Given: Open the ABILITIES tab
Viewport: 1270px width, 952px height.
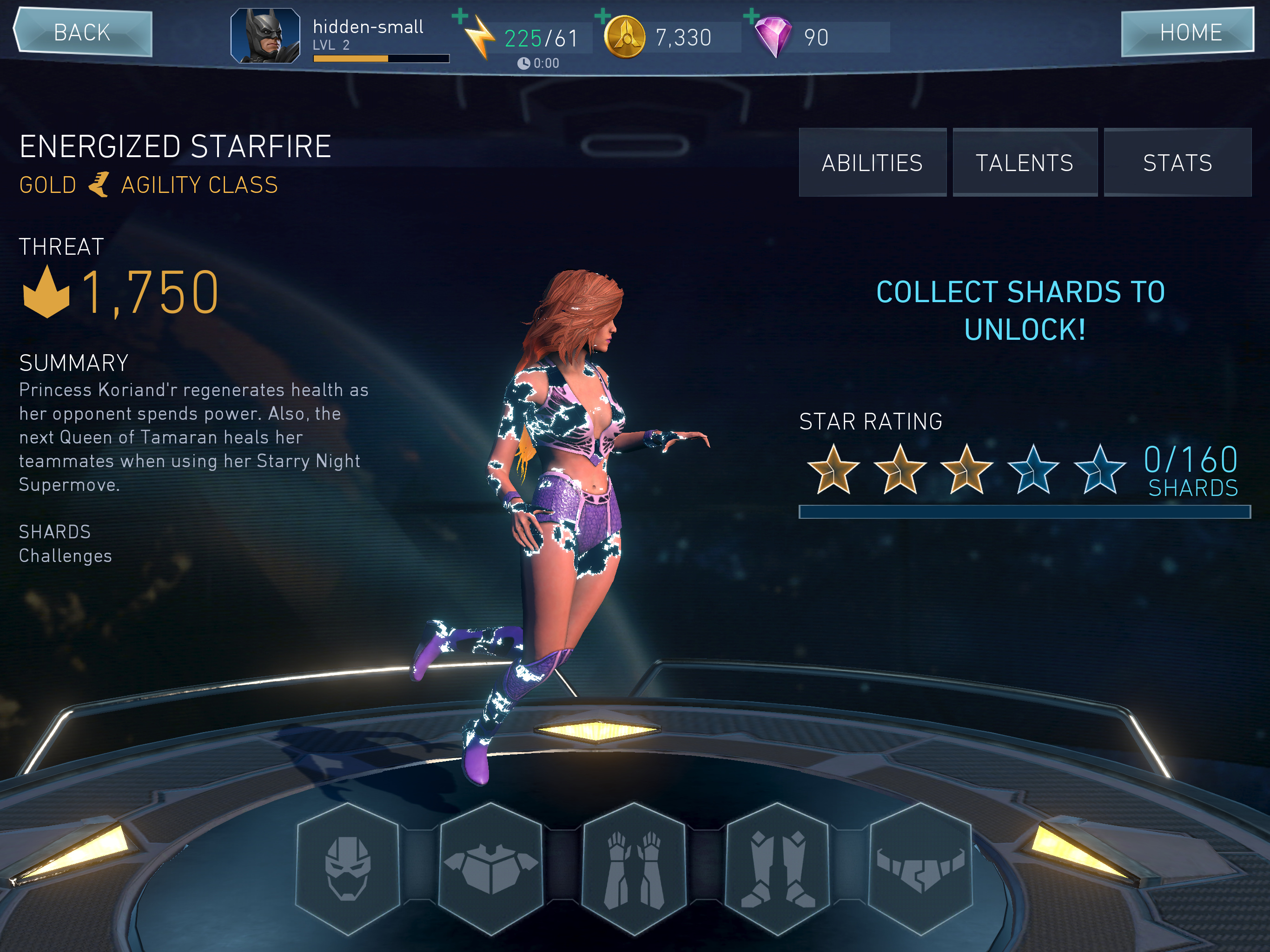Looking at the screenshot, I should click(872, 163).
